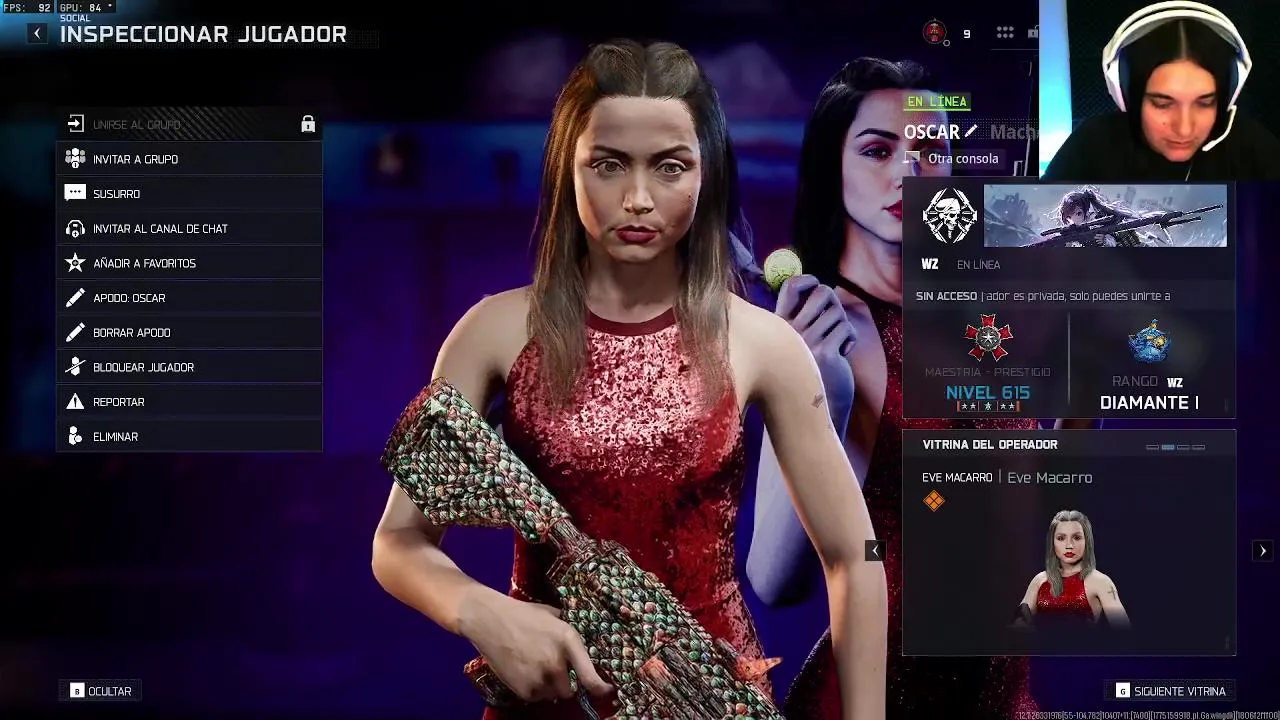The height and width of the screenshot is (720, 1280).
Task: Show next operator with right showcase arrow
Action: coord(1263,551)
